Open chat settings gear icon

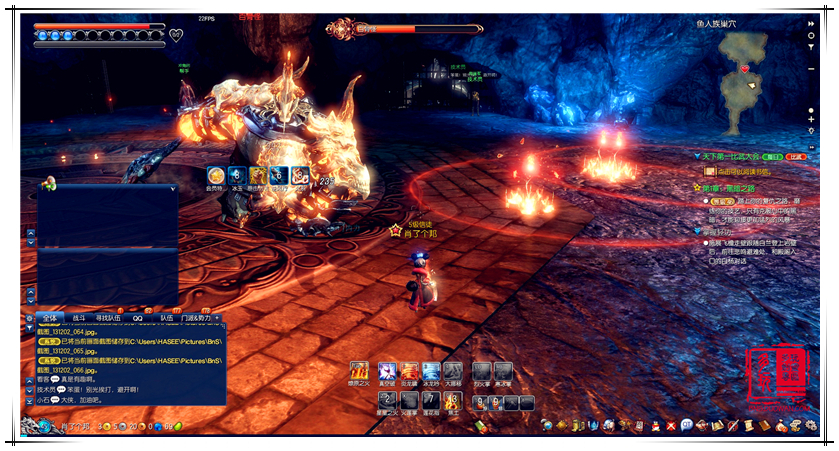[x=30, y=318]
